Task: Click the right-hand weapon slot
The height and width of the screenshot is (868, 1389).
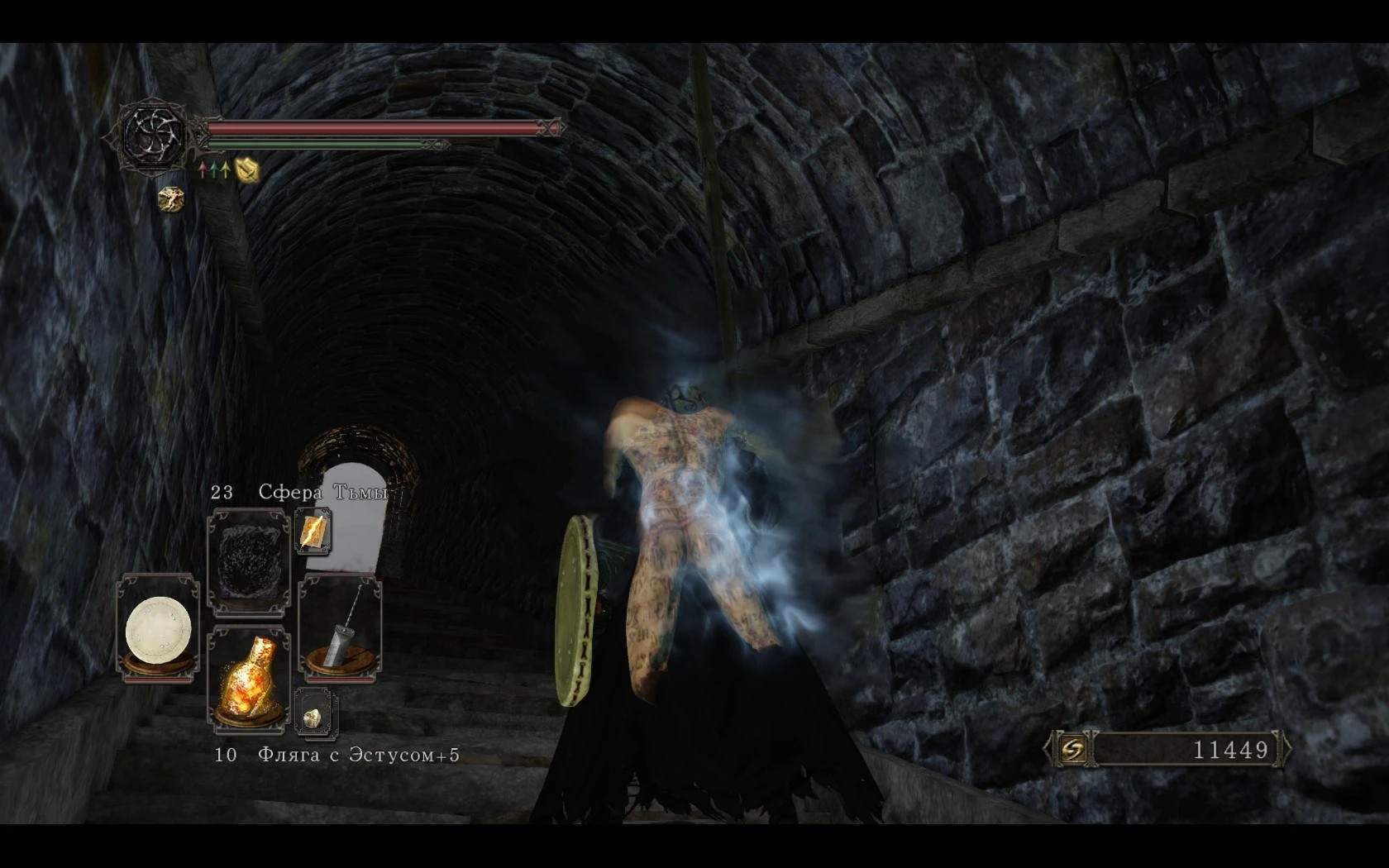Action: point(340,630)
